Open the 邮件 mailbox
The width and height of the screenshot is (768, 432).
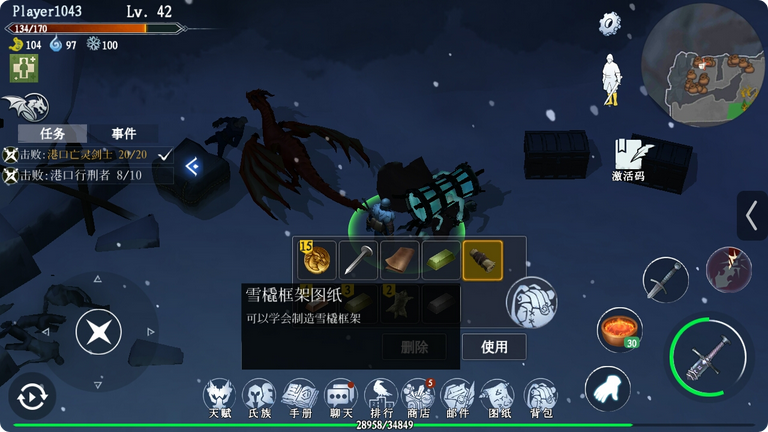click(458, 397)
